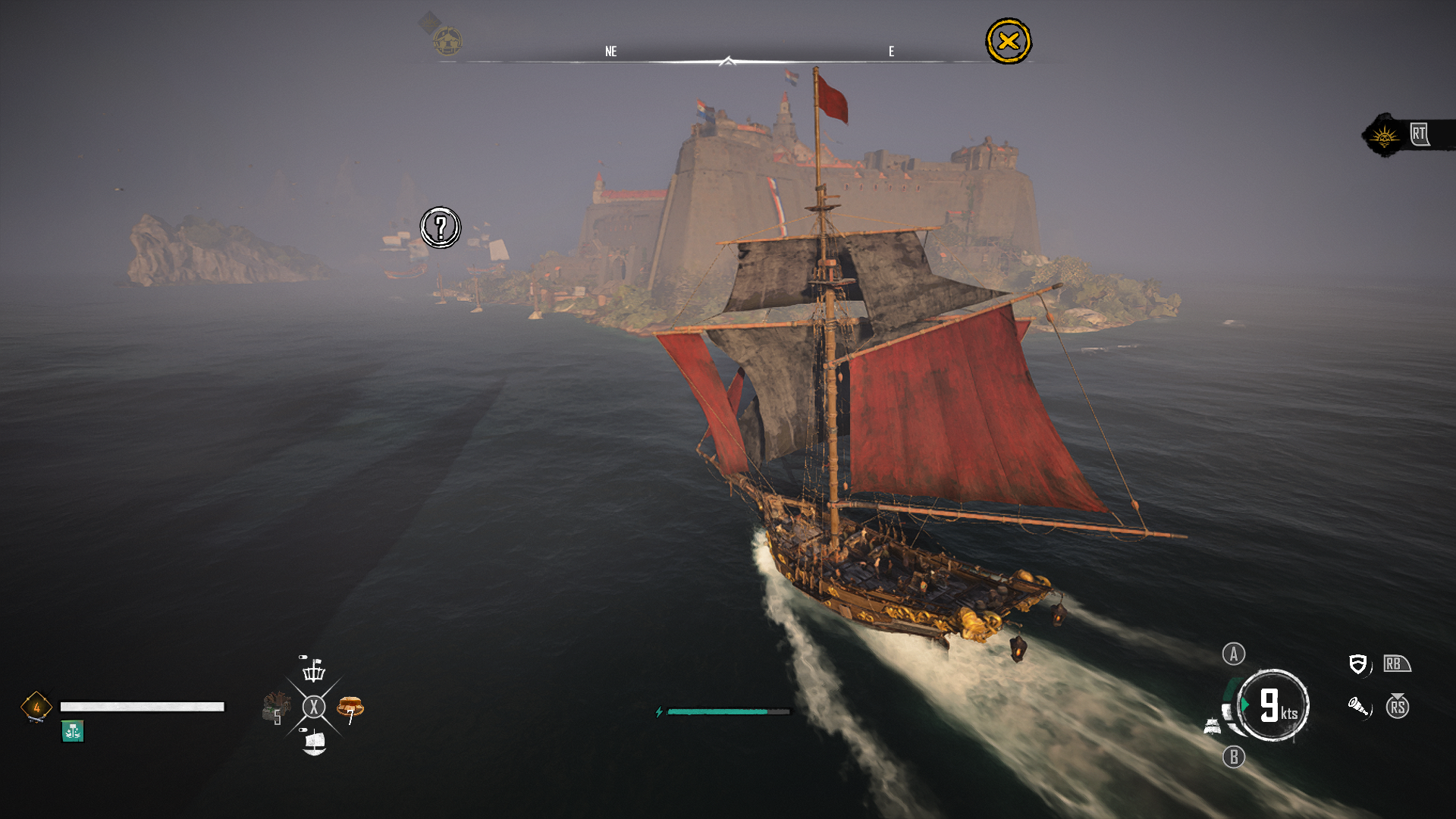Click the ship speed gauge showing 9 kts
1456x819 pixels.
1273,705
